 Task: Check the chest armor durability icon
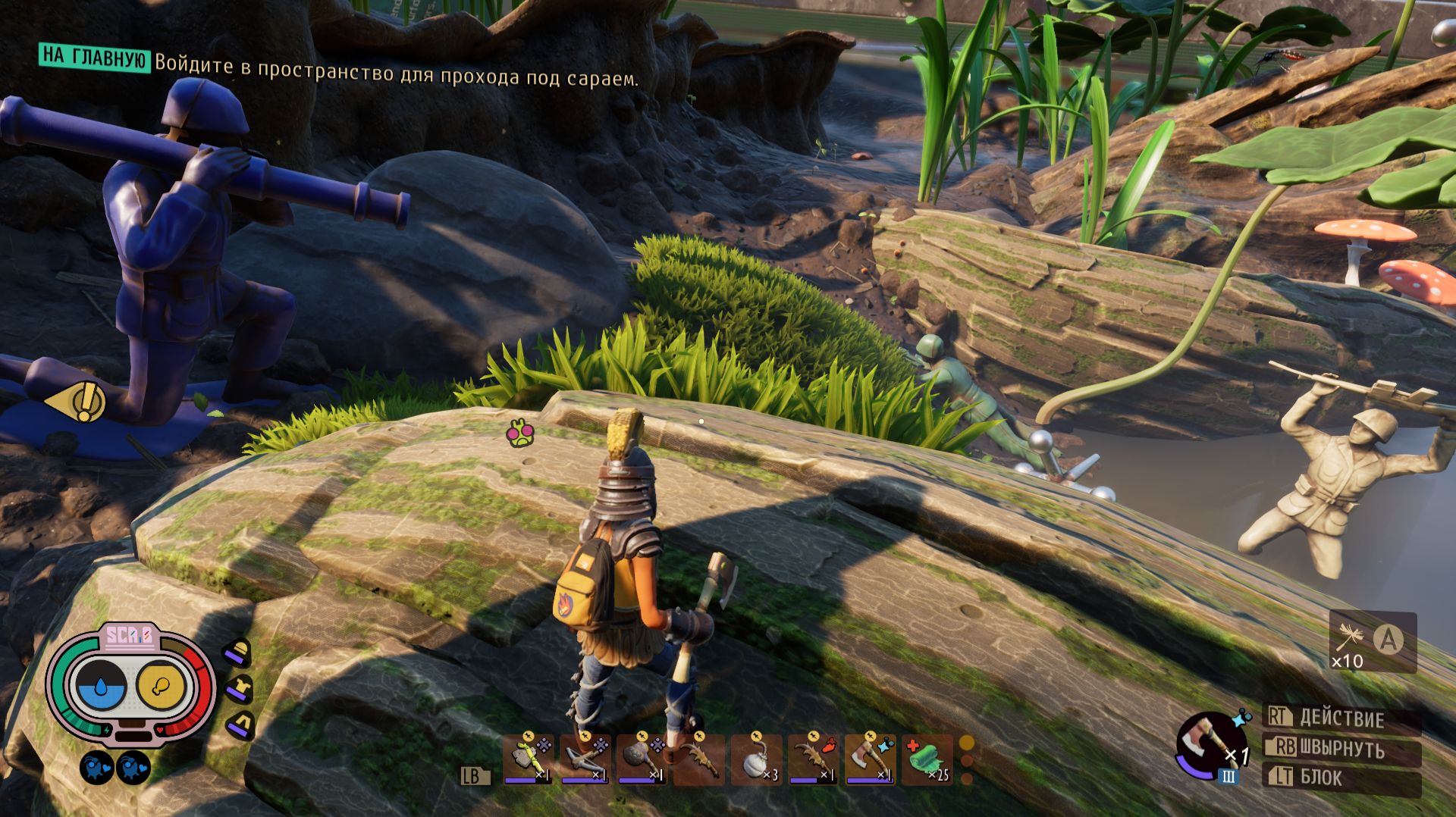pos(240,689)
